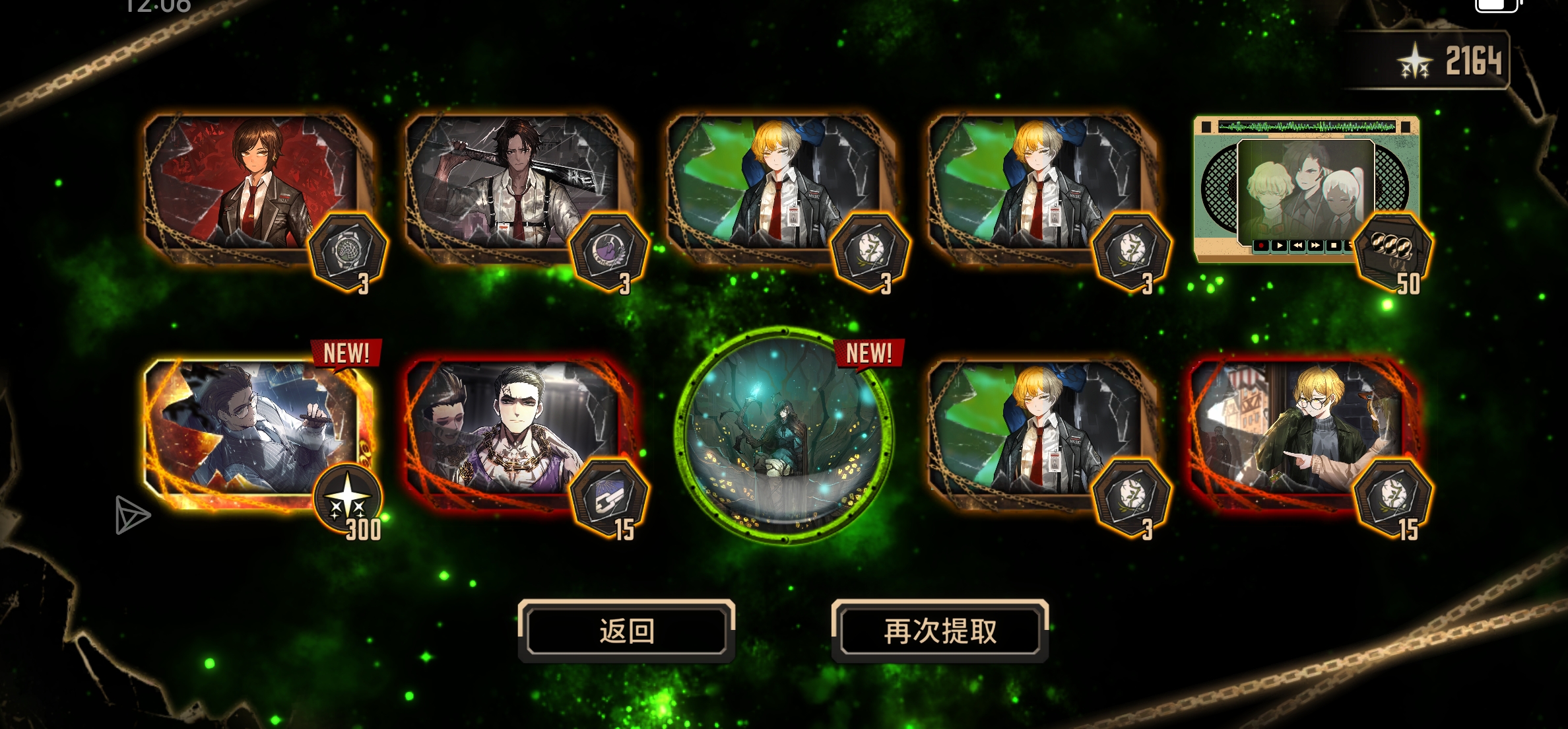1568x729 pixels.
Task: Click the fast-forward icon on the recorder
Action: tap(1317, 246)
